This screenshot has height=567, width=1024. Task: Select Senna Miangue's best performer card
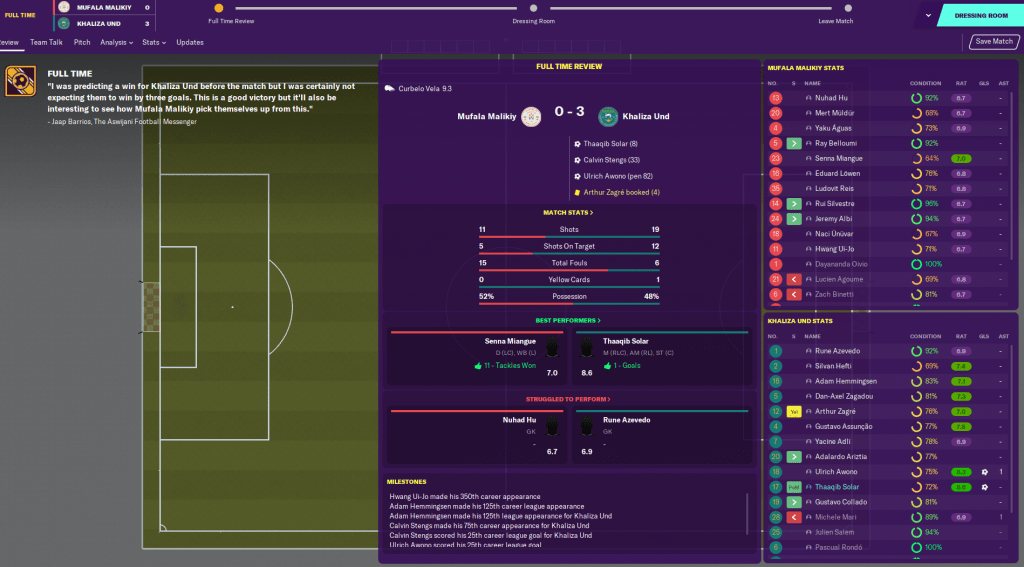(476, 356)
